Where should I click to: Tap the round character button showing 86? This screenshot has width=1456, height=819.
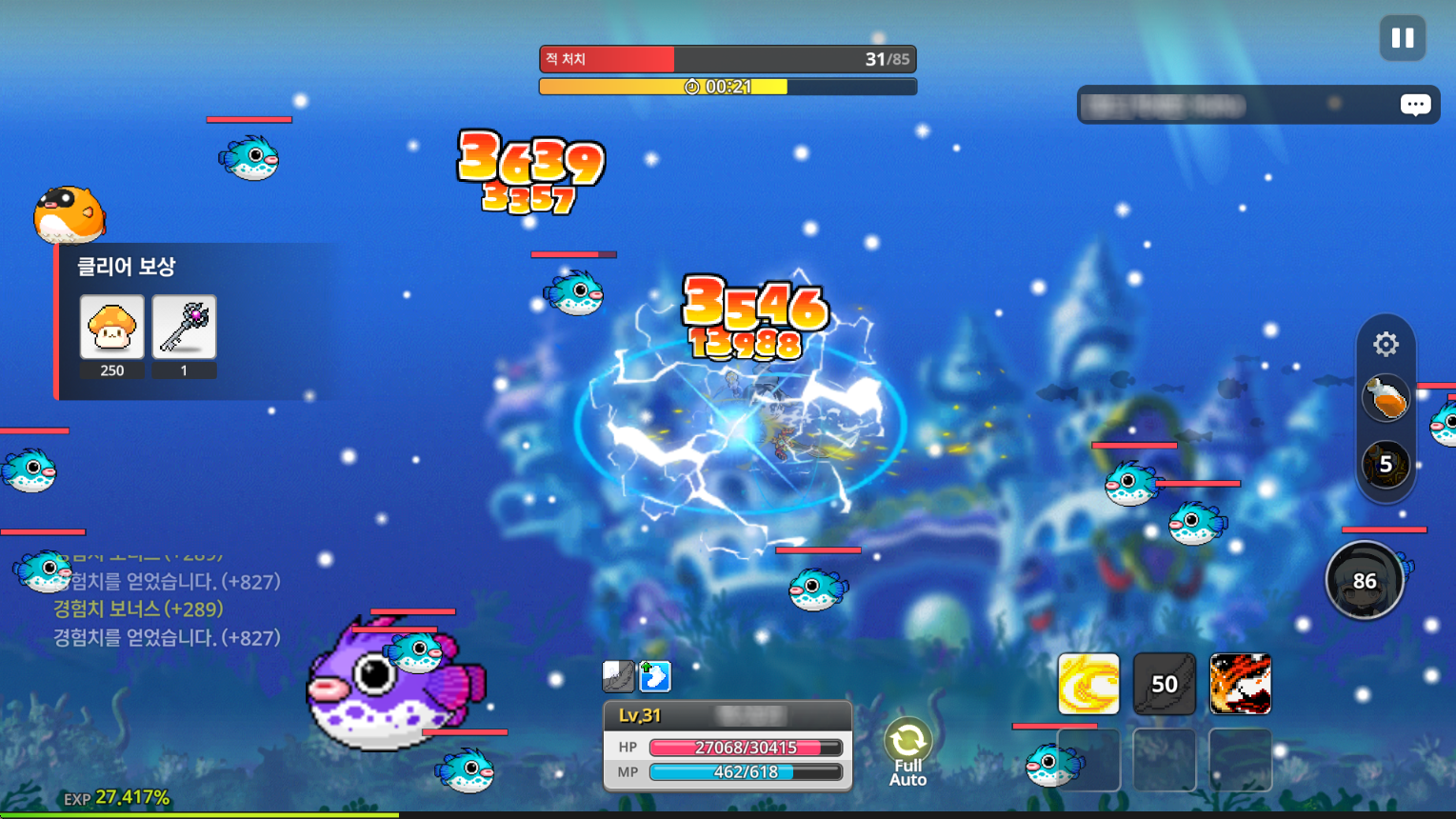coord(1365,580)
